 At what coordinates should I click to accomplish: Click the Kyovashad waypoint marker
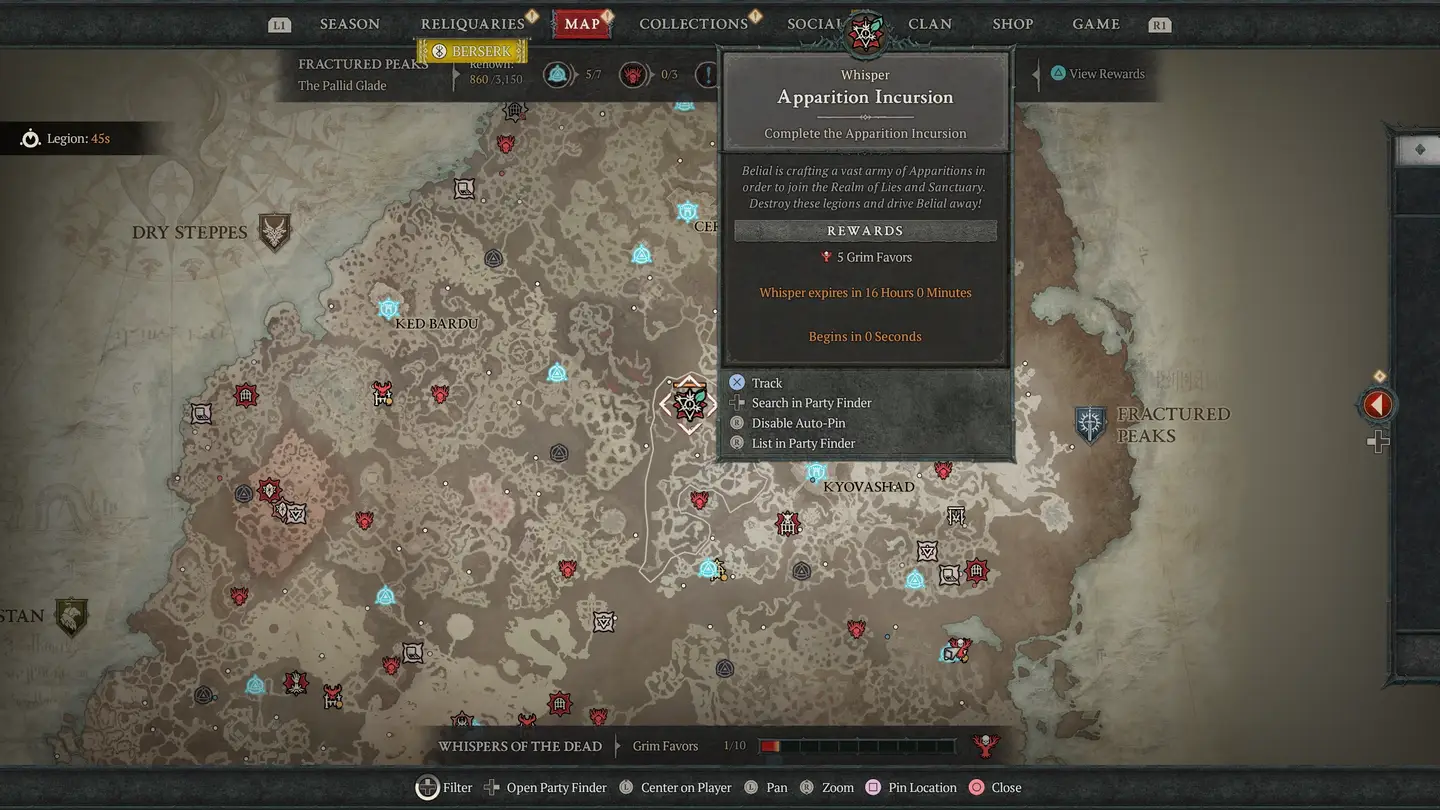(816, 472)
